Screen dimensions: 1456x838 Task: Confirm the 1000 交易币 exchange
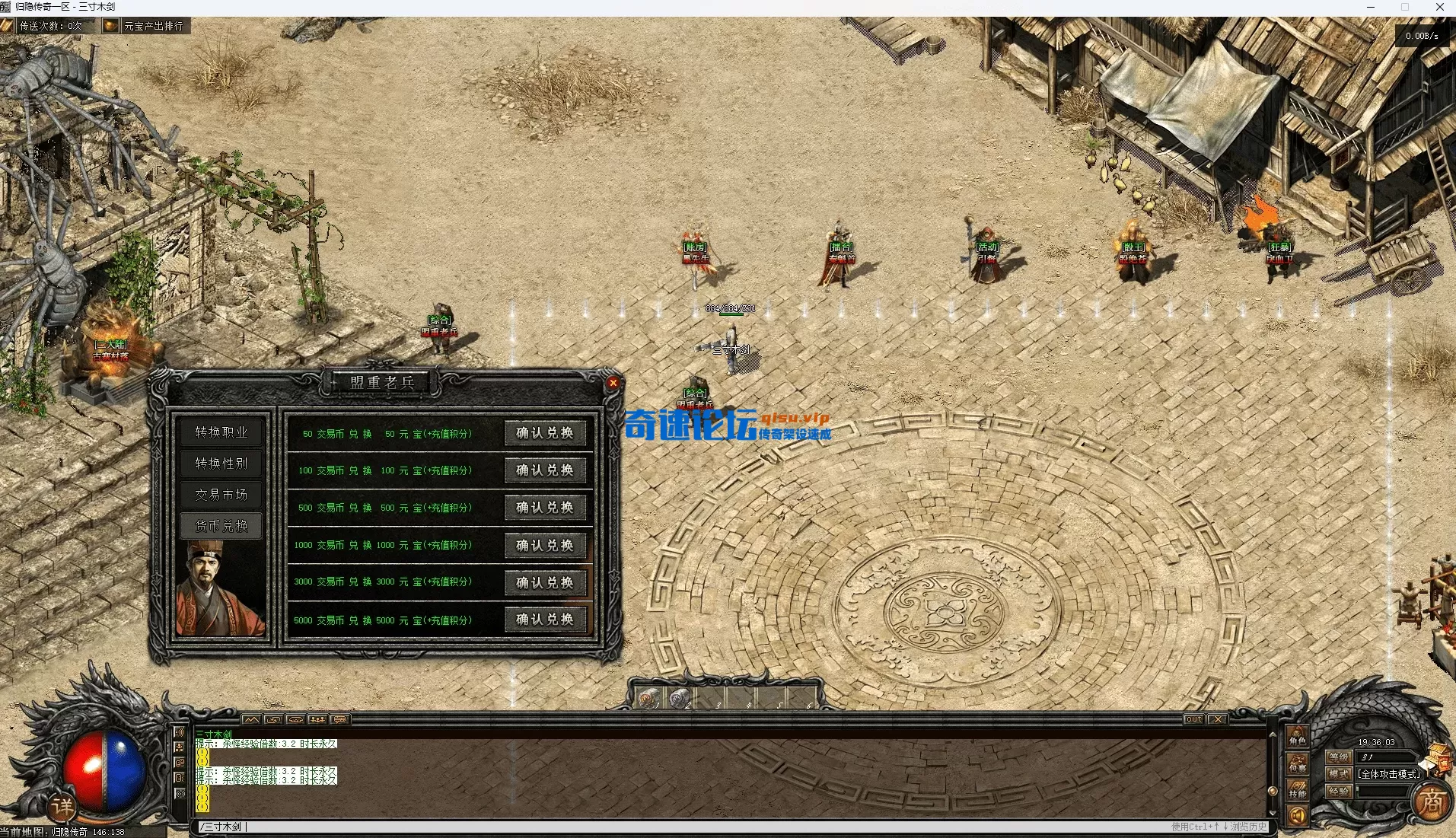[x=545, y=545]
